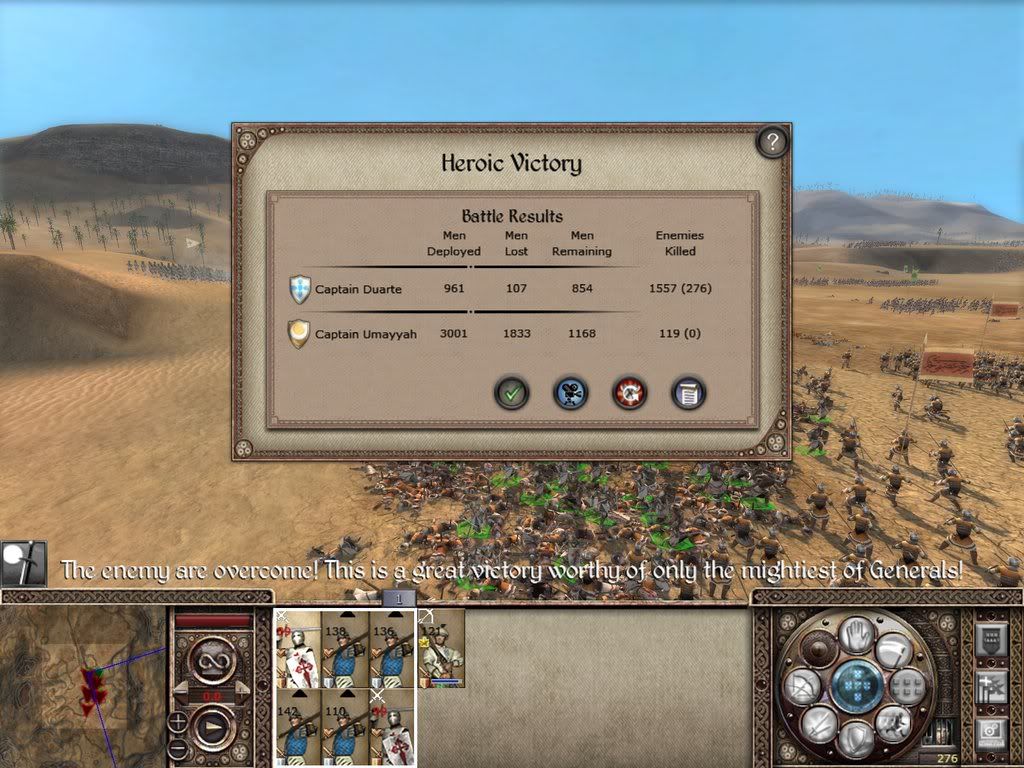Click the running man order icon
Screen dimensions: 1024x768
[893, 723]
